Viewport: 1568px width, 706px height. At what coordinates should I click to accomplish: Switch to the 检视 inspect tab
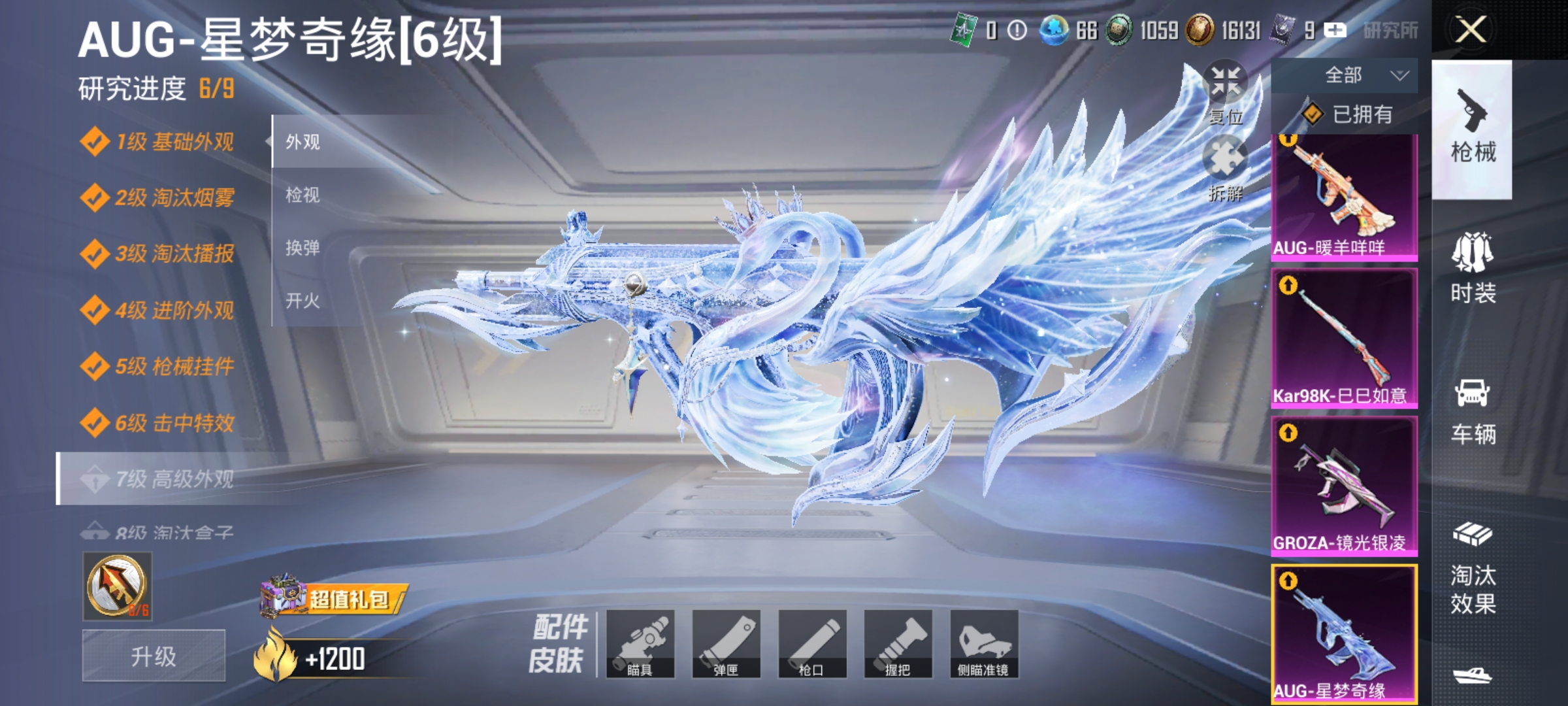pos(304,193)
